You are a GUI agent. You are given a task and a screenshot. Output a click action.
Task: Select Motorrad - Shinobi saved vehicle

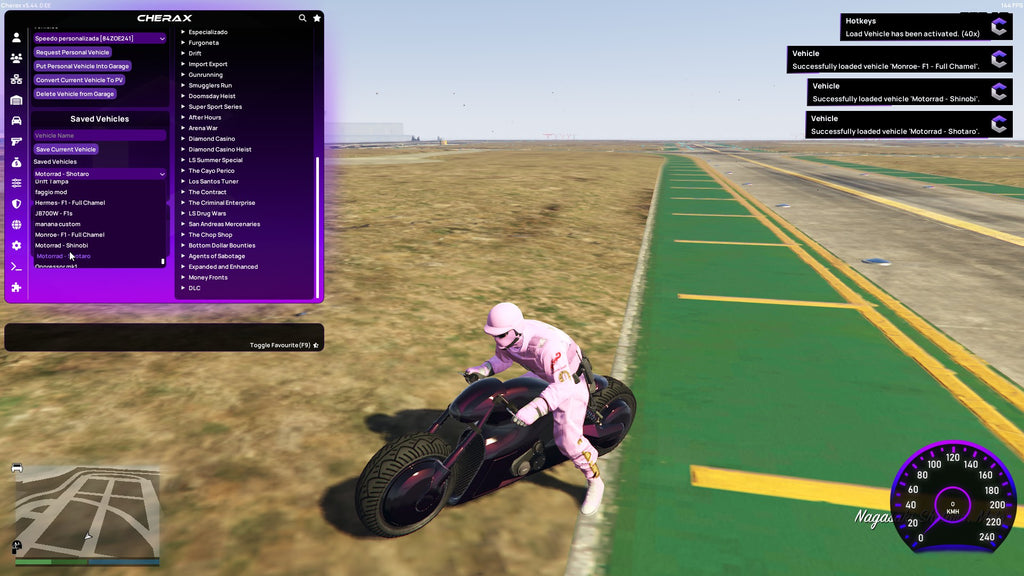[x=62, y=245]
